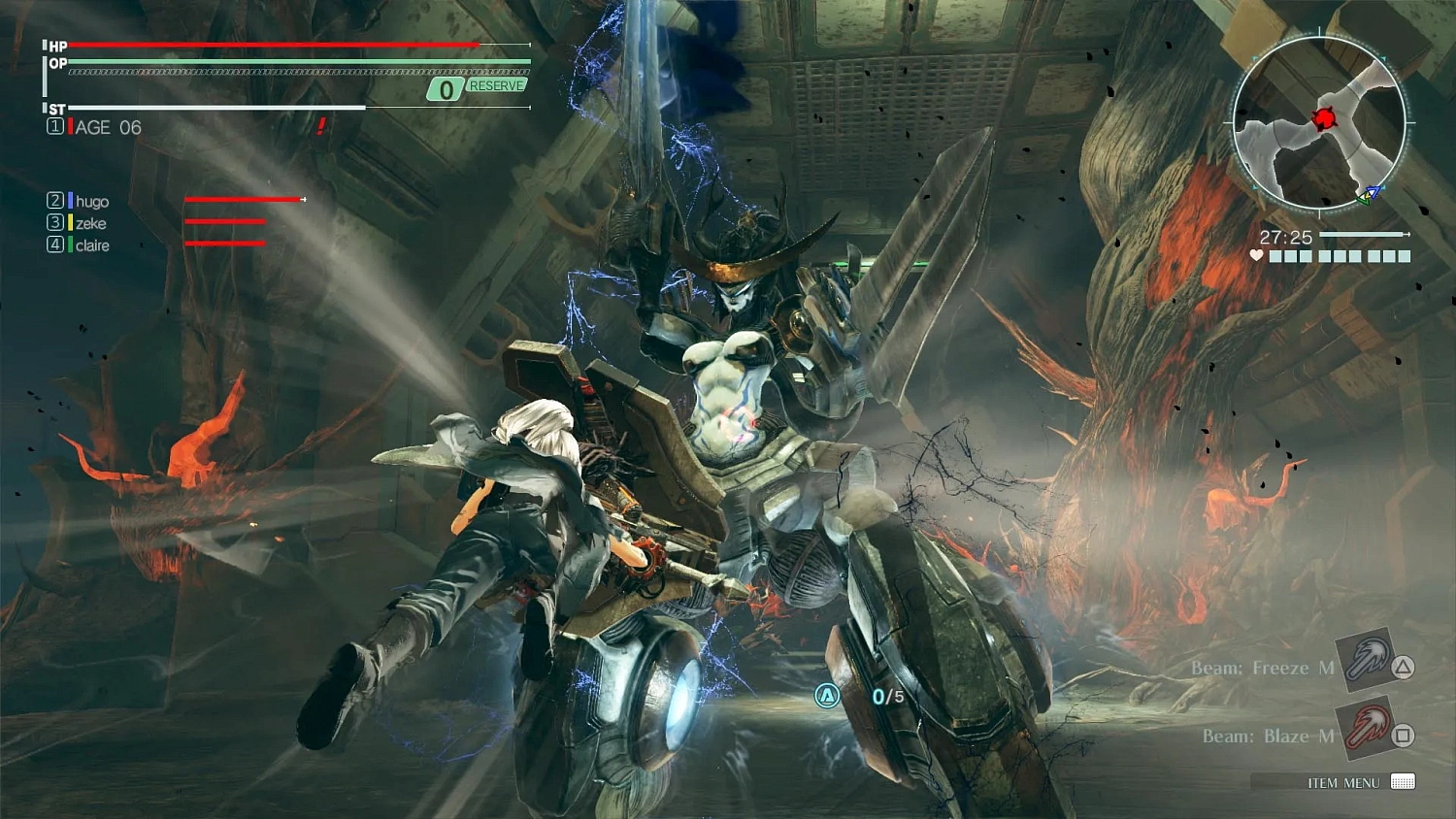Click hugo's name in the party list
The height and width of the screenshot is (819, 1456).
pos(94,201)
